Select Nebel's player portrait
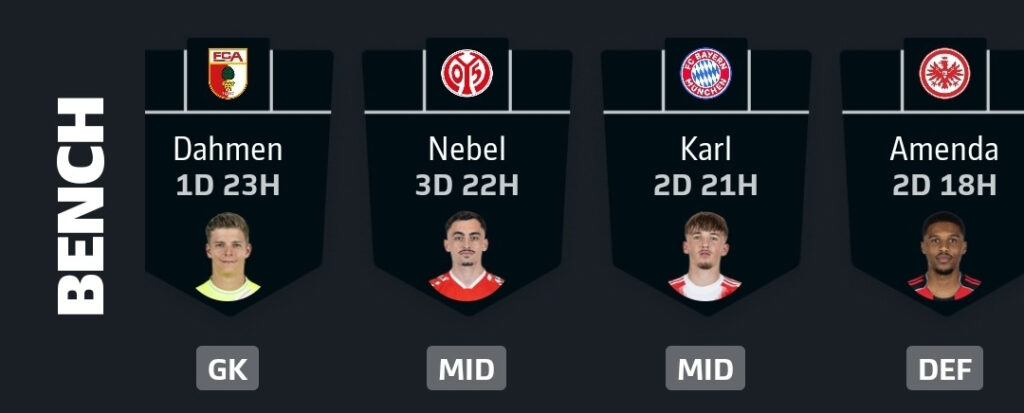Screen dimensions: 1024x413 467,256
